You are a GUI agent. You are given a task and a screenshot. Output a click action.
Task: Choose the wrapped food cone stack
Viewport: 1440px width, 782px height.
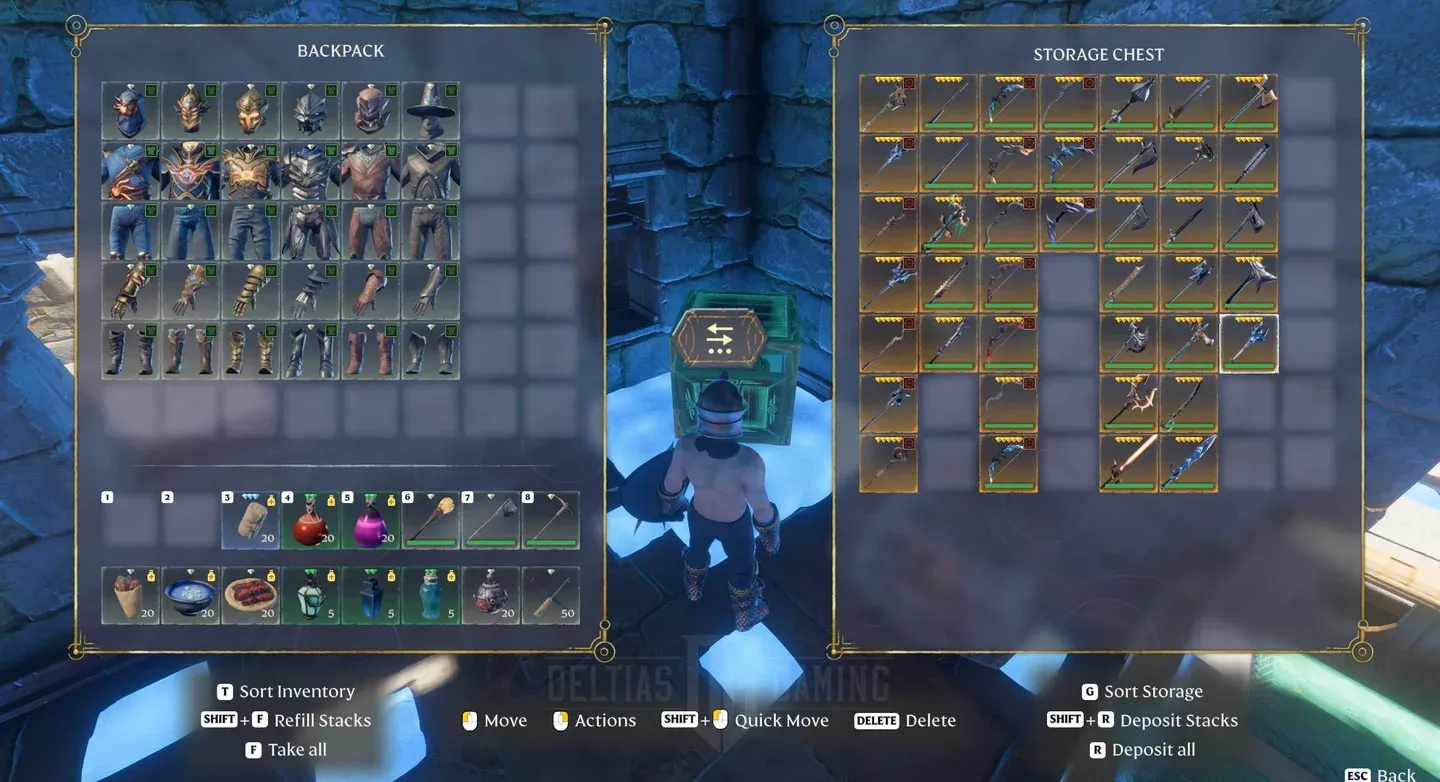coord(131,595)
